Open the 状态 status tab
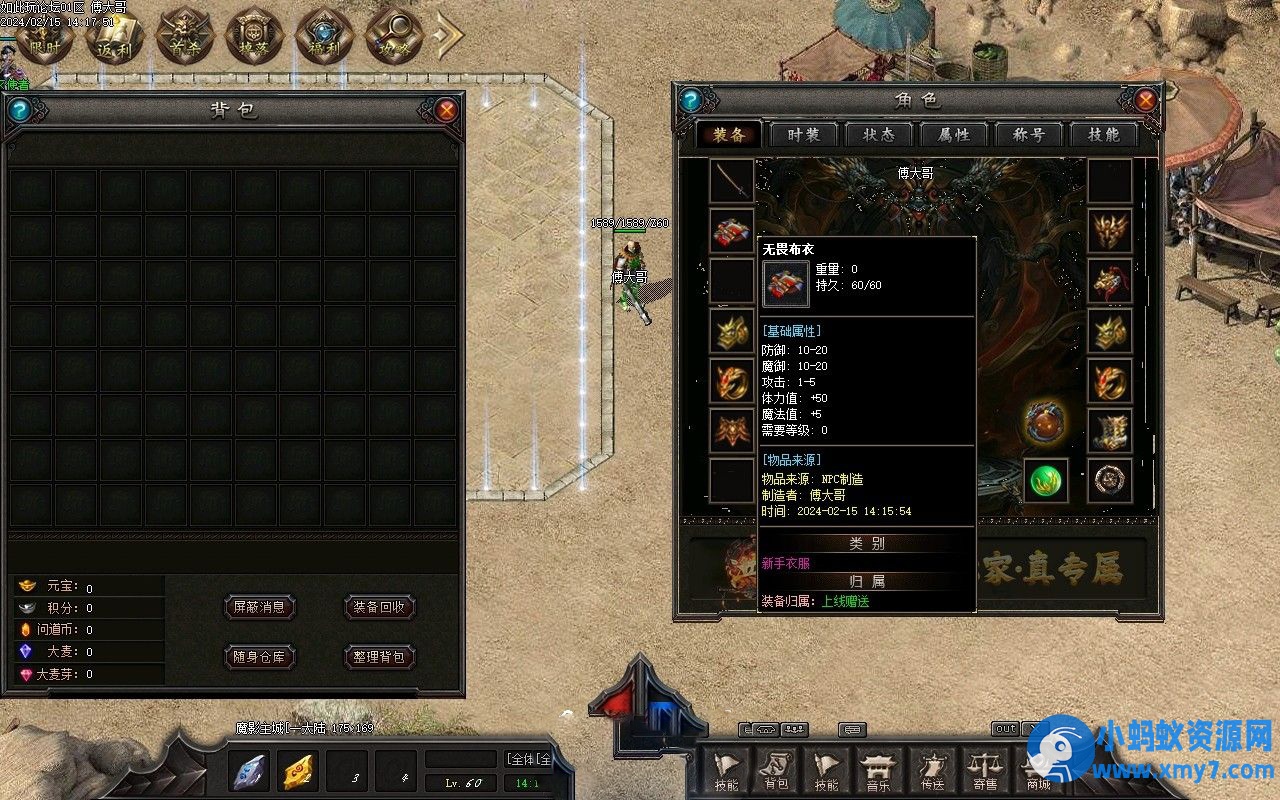The image size is (1280, 800). tap(879, 135)
